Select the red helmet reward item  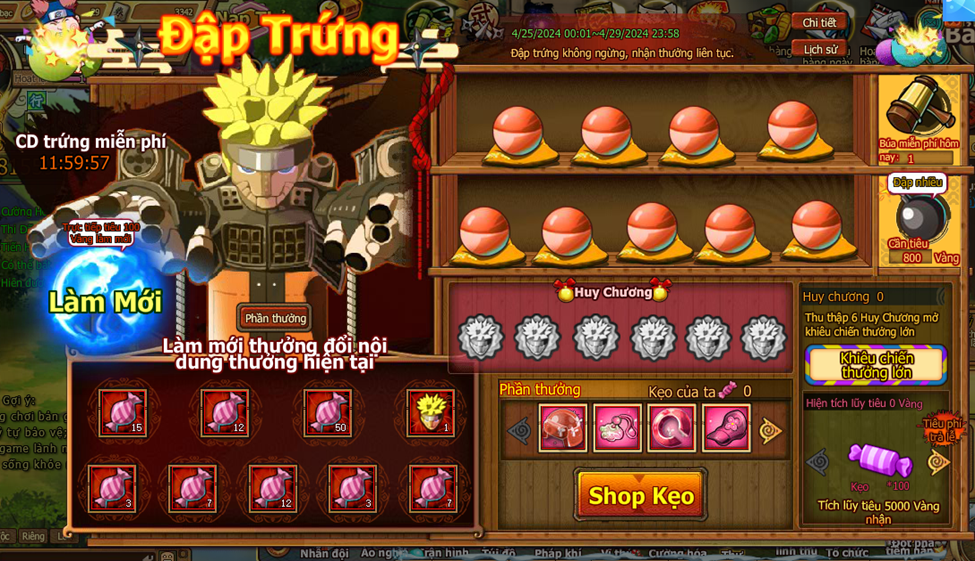[x=563, y=428]
